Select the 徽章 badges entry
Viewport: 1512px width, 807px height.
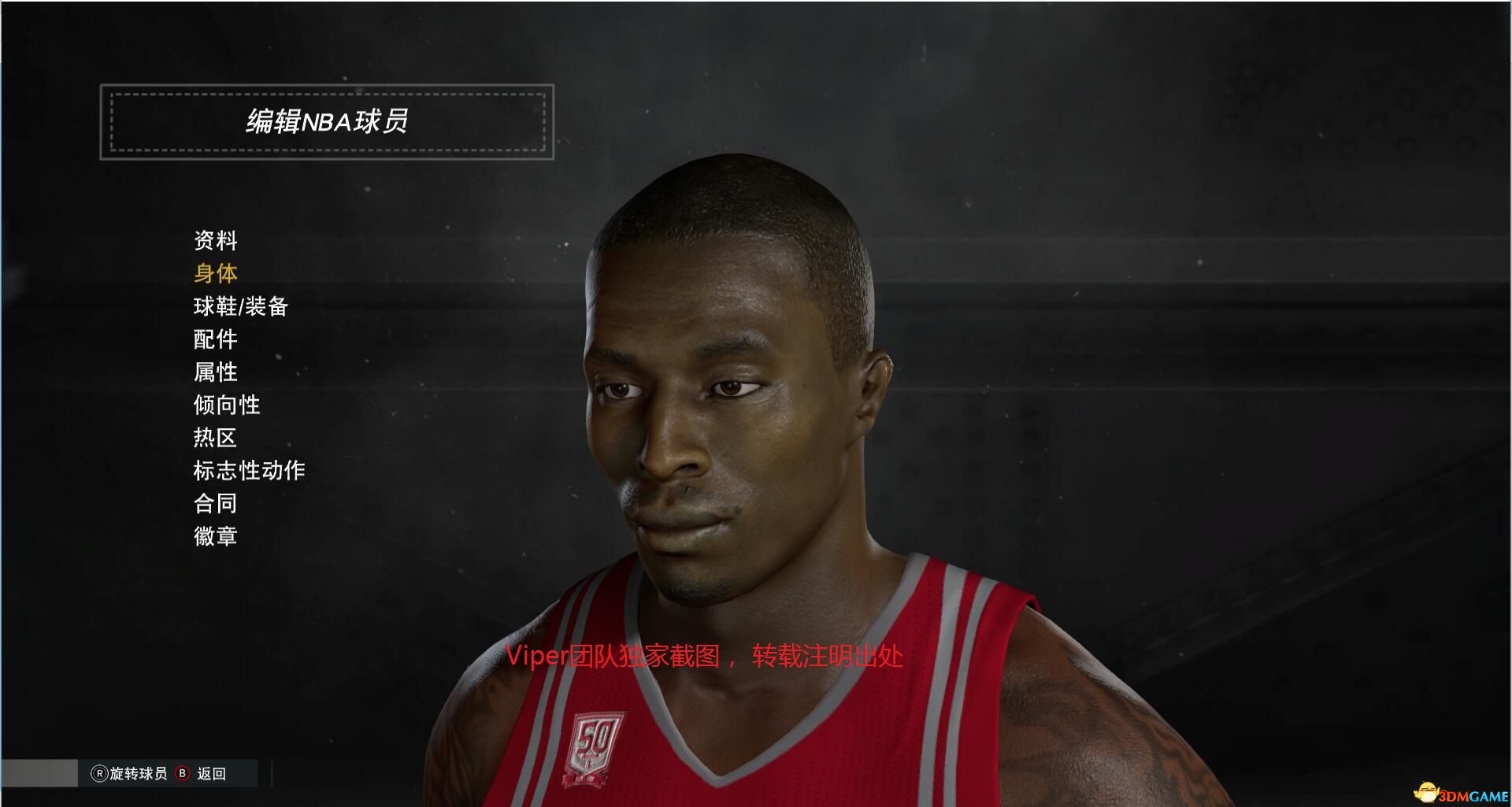(x=215, y=536)
